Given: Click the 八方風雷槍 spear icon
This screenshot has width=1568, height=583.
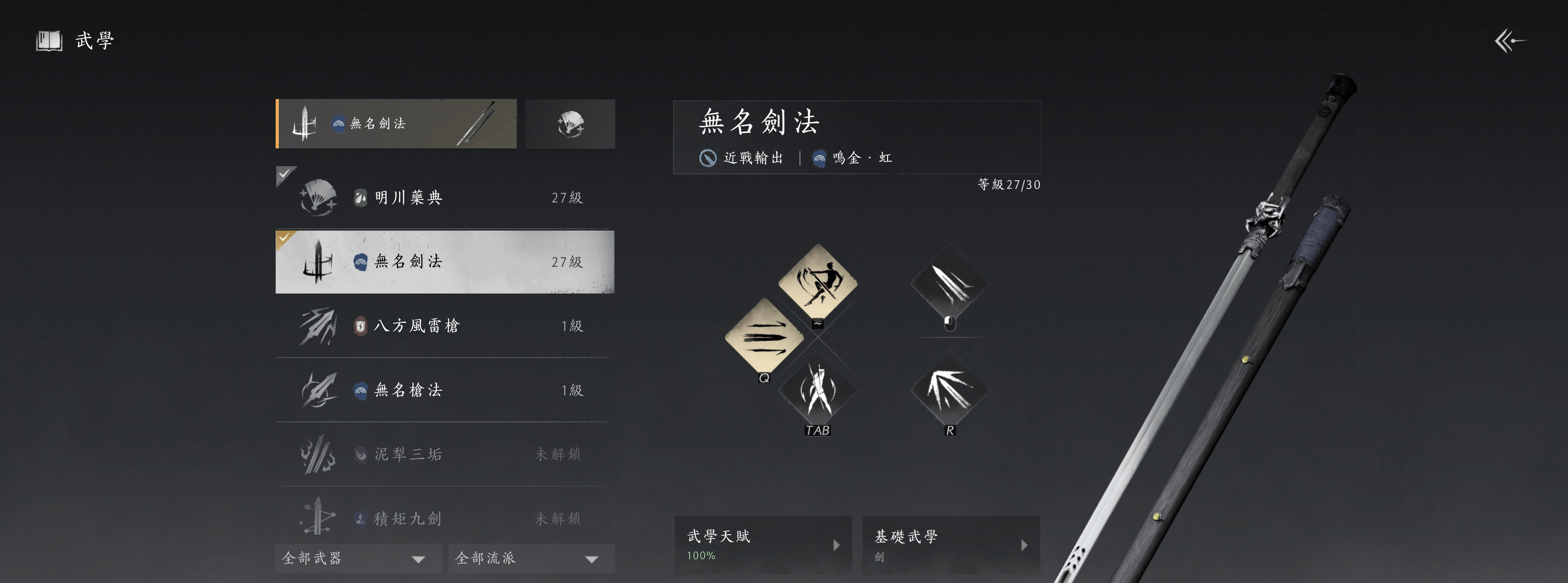Looking at the screenshot, I should (x=318, y=326).
